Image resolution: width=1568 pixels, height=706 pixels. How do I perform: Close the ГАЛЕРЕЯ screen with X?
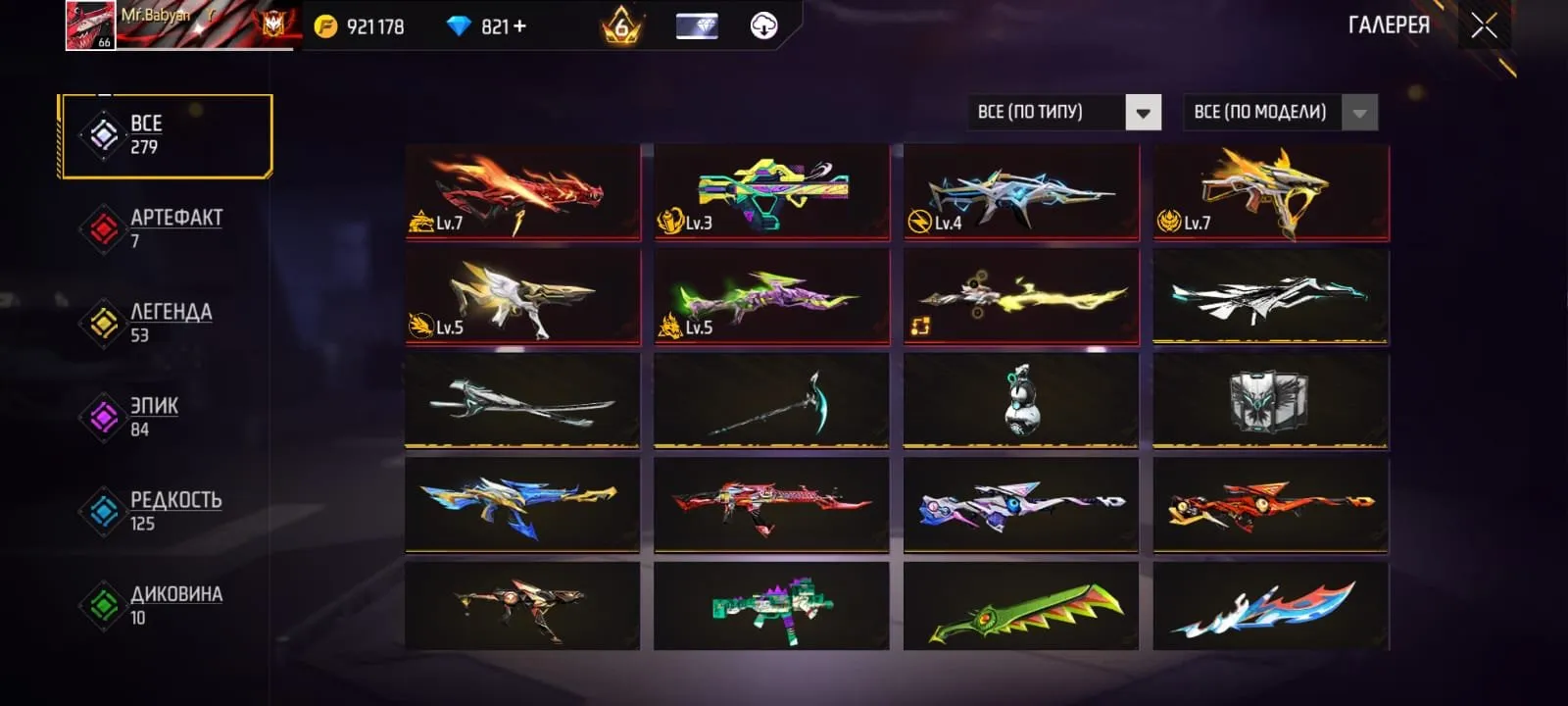click(x=1483, y=25)
